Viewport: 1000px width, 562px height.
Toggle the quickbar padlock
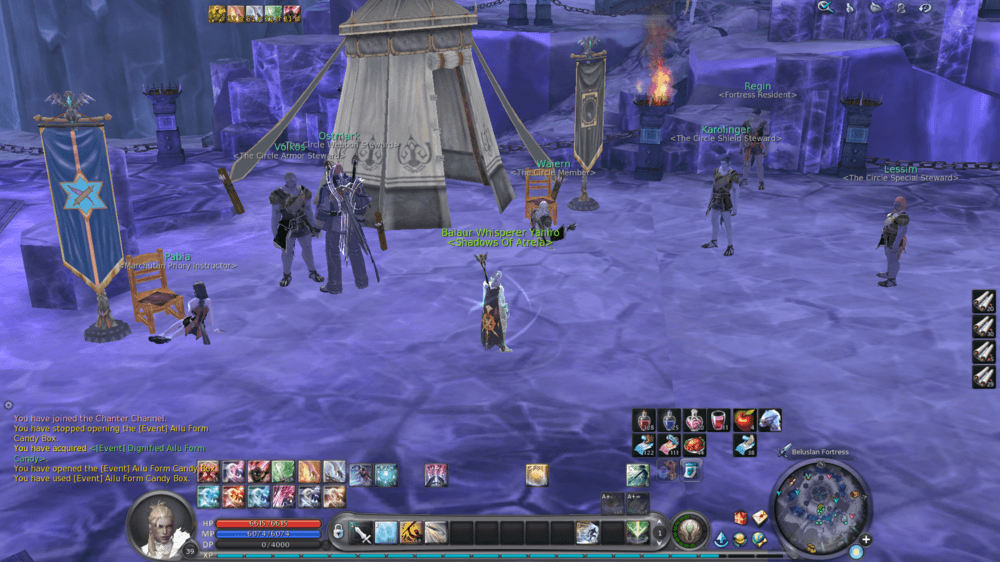(338, 532)
